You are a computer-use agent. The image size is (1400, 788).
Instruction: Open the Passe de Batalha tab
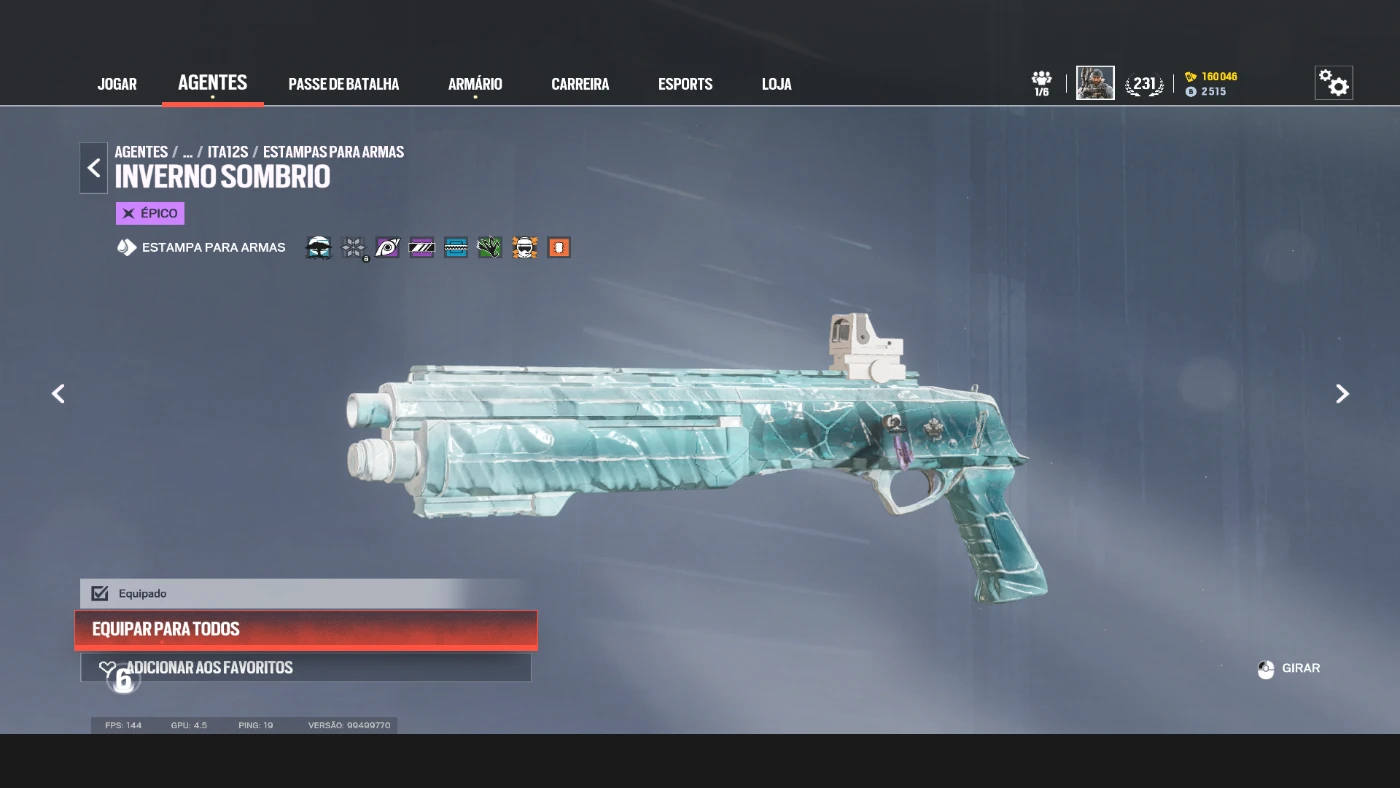(x=343, y=84)
